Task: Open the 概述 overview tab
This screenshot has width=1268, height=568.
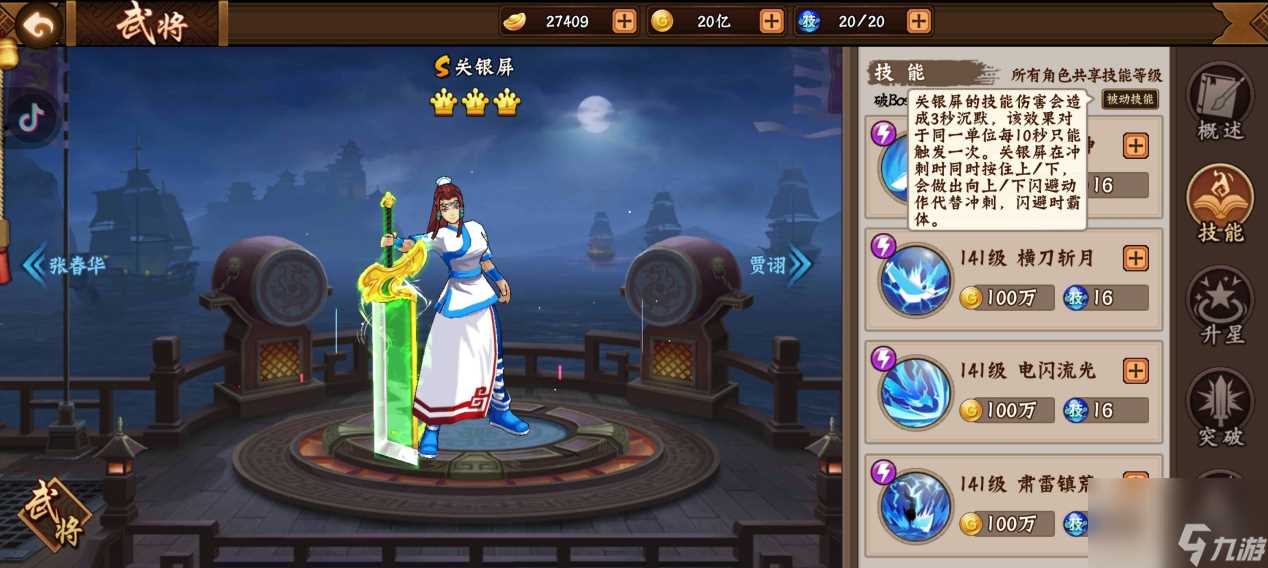Action: [1219, 101]
